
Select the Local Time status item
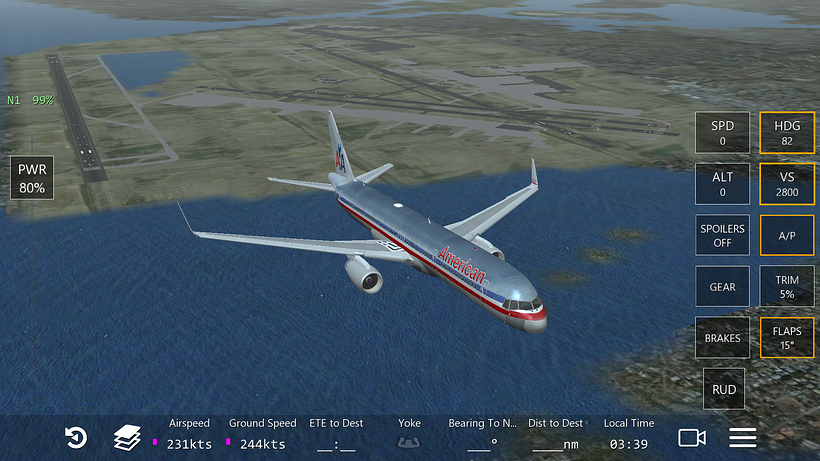629,435
